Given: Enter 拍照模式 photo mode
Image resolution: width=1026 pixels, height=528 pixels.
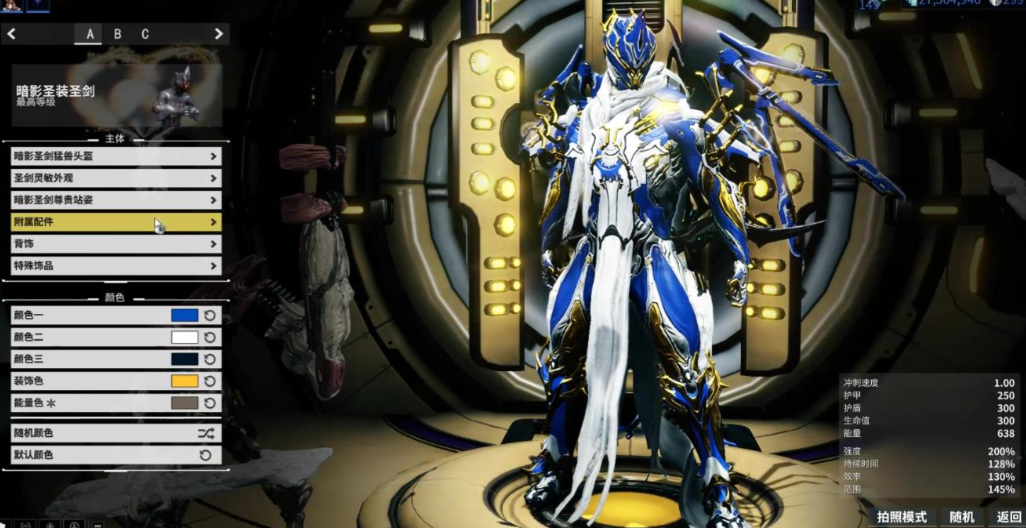Looking at the screenshot, I should (901, 517).
